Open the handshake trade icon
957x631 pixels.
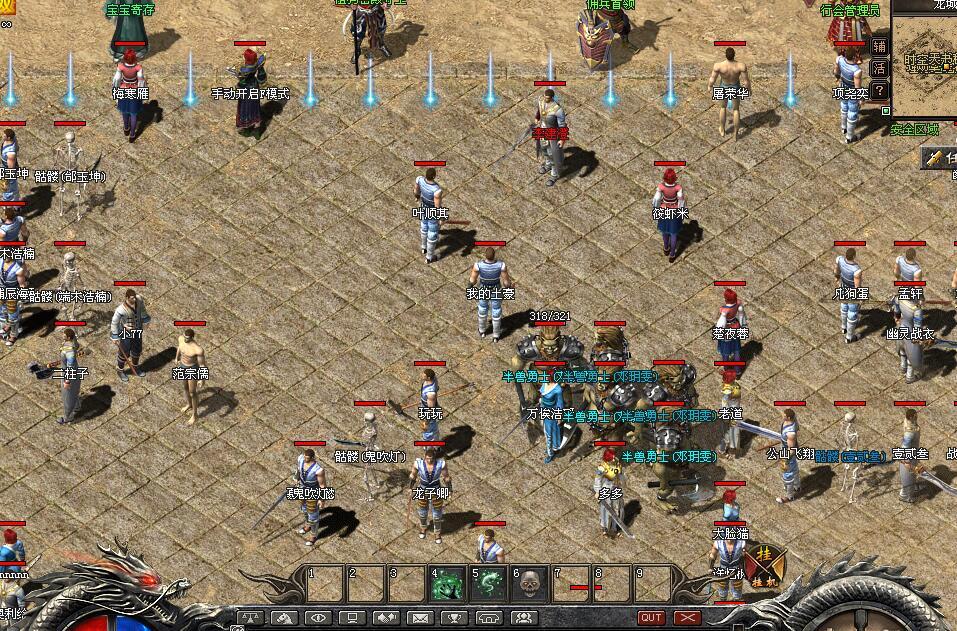(386, 618)
